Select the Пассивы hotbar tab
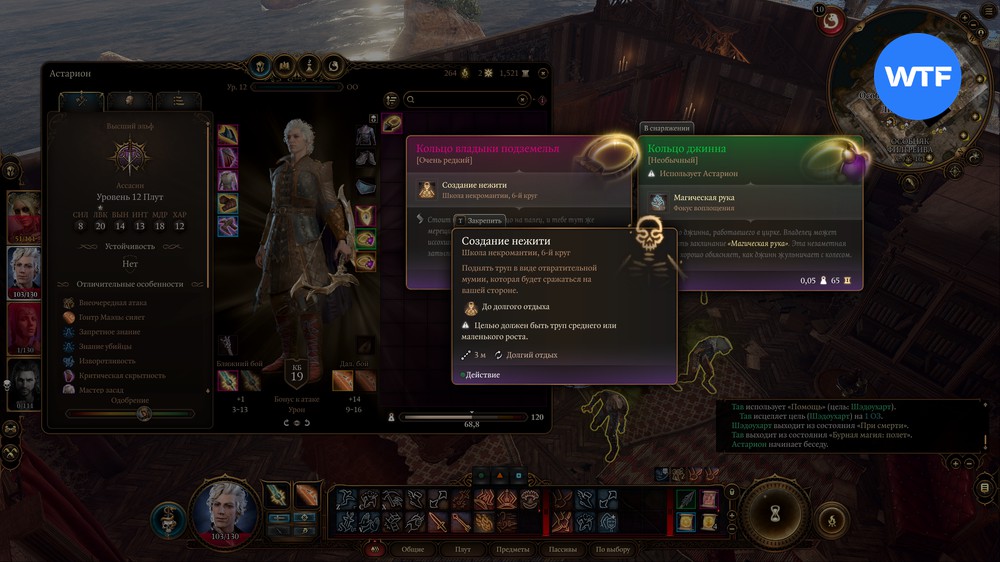The image size is (1000, 562). pos(563,549)
